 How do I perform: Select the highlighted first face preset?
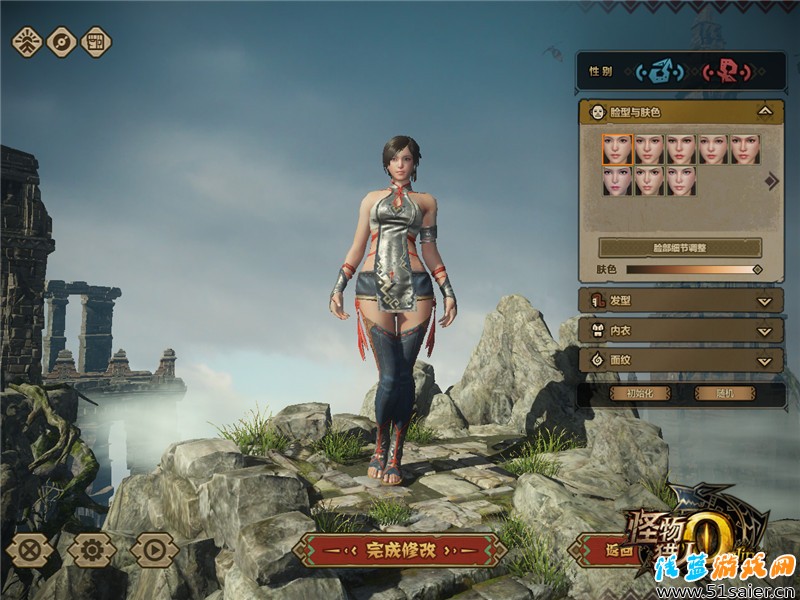point(617,150)
